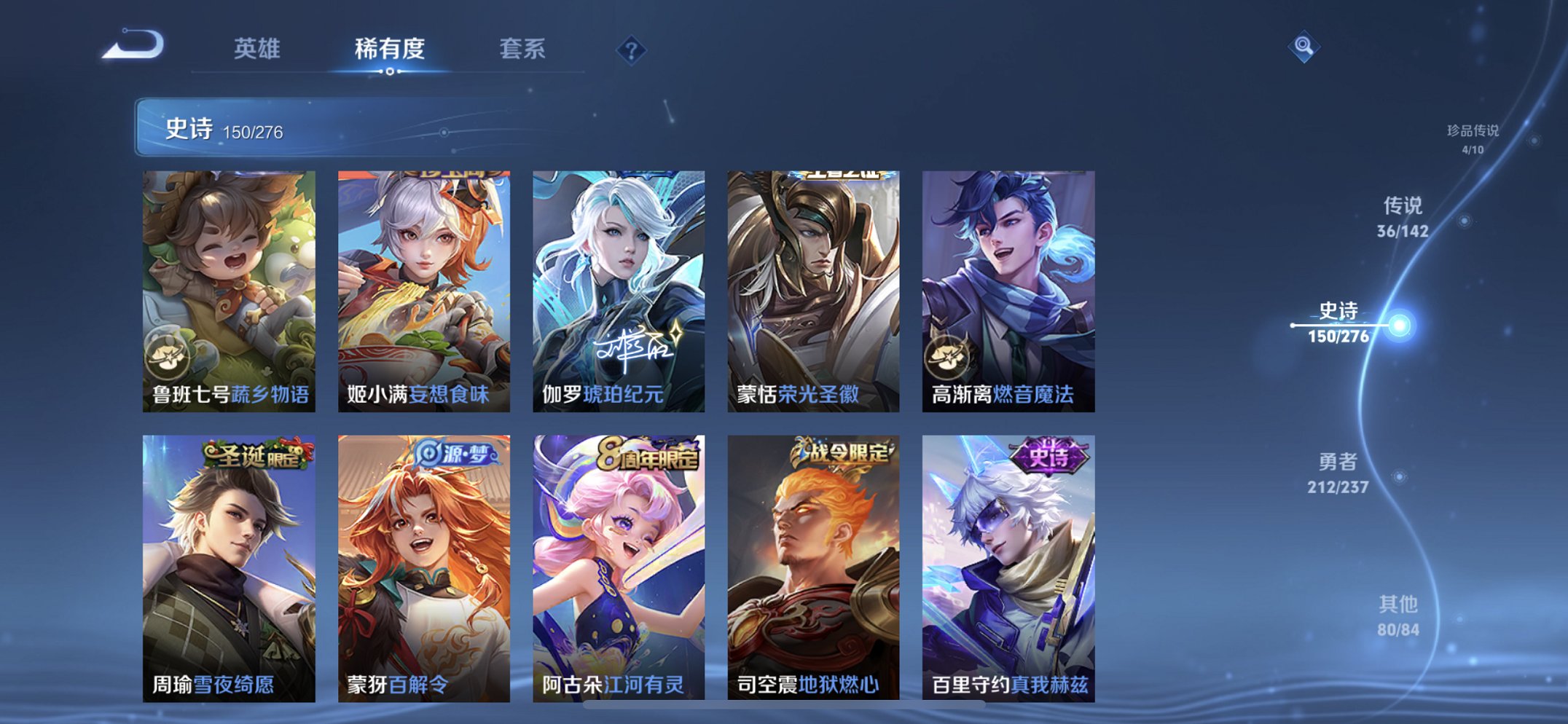Click the 战令限定 badge on 司空震's card
1568x724 pixels.
click(x=839, y=450)
